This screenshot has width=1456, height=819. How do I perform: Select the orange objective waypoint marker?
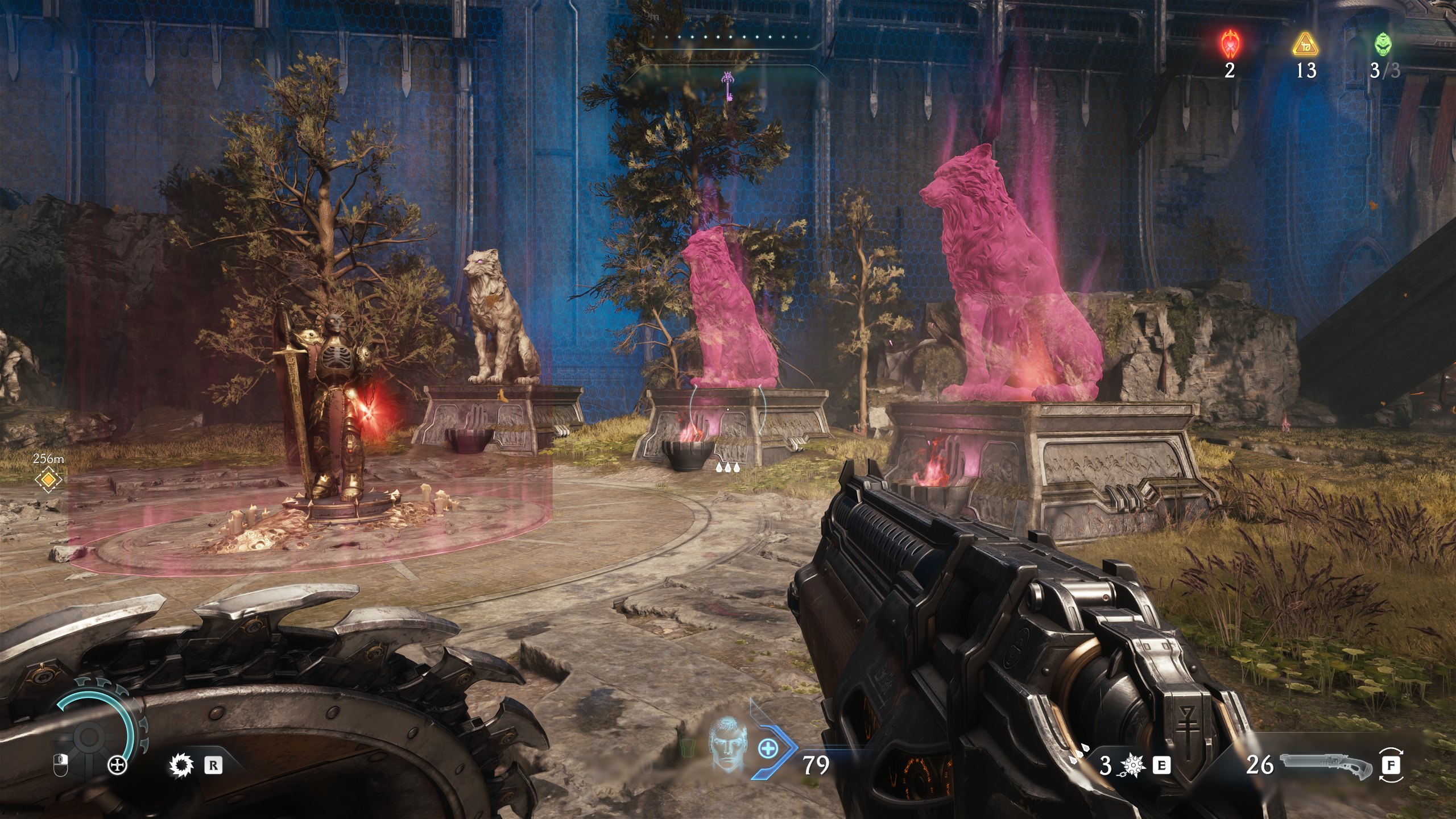coord(48,481)
